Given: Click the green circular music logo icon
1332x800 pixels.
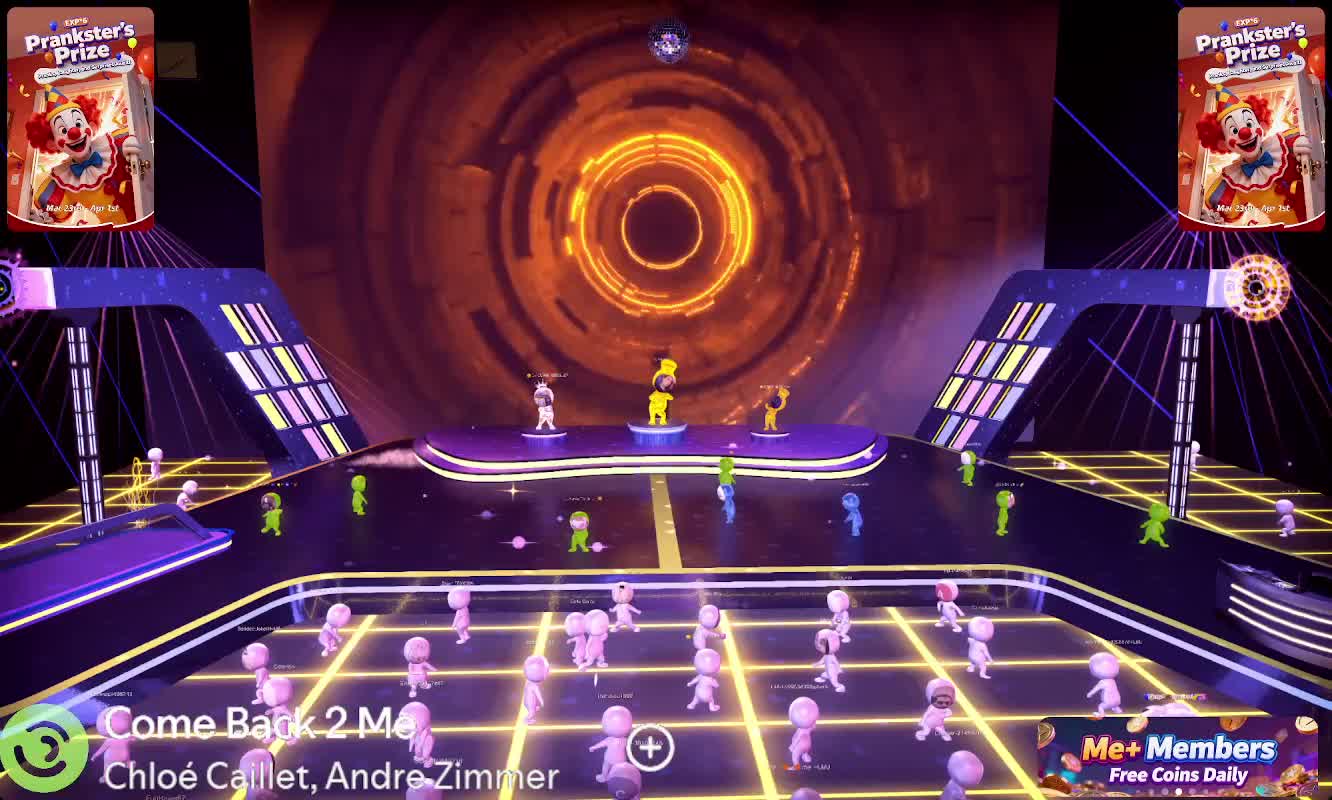Looking at the screenshot, I should [44, 750].
